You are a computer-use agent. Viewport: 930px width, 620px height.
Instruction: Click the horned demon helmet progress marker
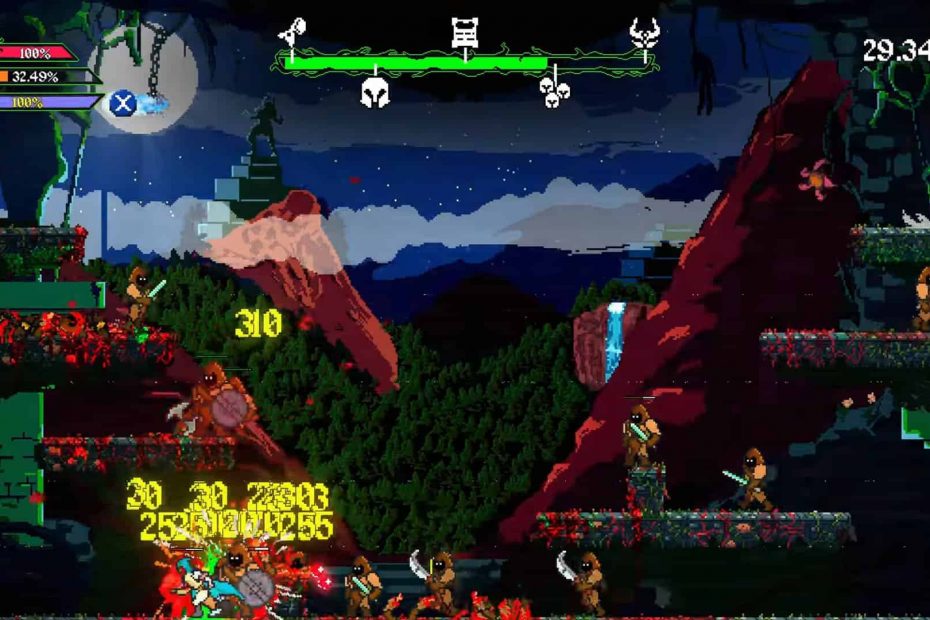tap(645, 33)
